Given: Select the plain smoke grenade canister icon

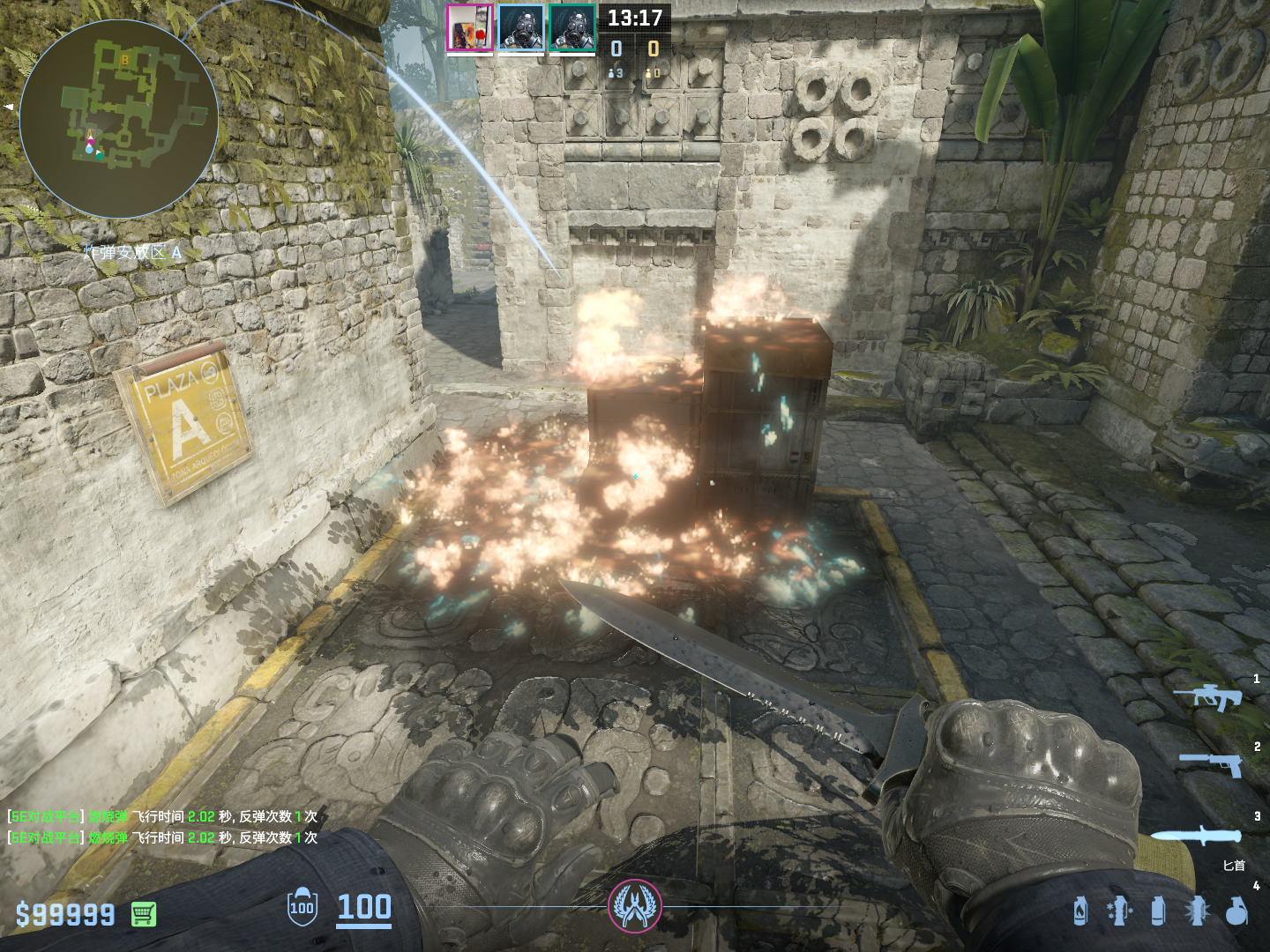Looking at the screenshot, I should pyautogui.click(x=1158, y=911).
